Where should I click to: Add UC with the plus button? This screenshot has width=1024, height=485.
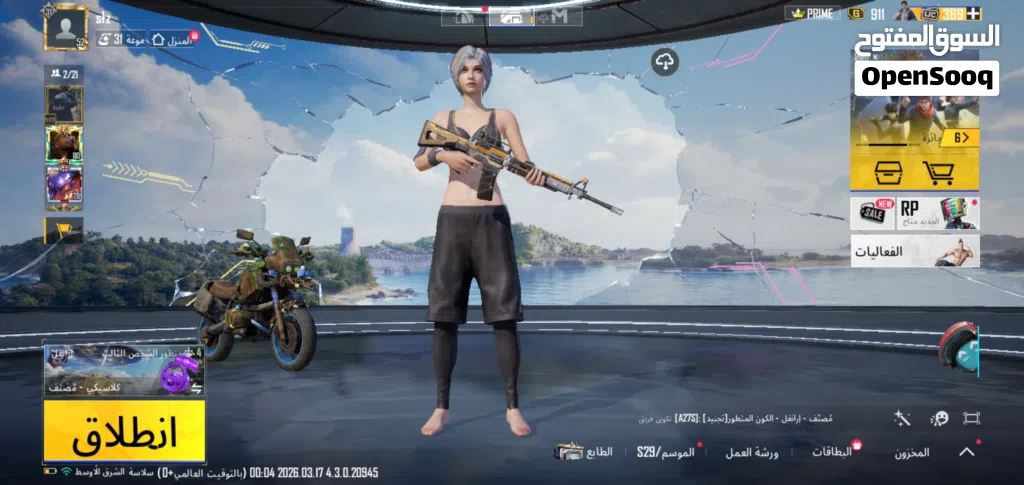pos(974,13)
